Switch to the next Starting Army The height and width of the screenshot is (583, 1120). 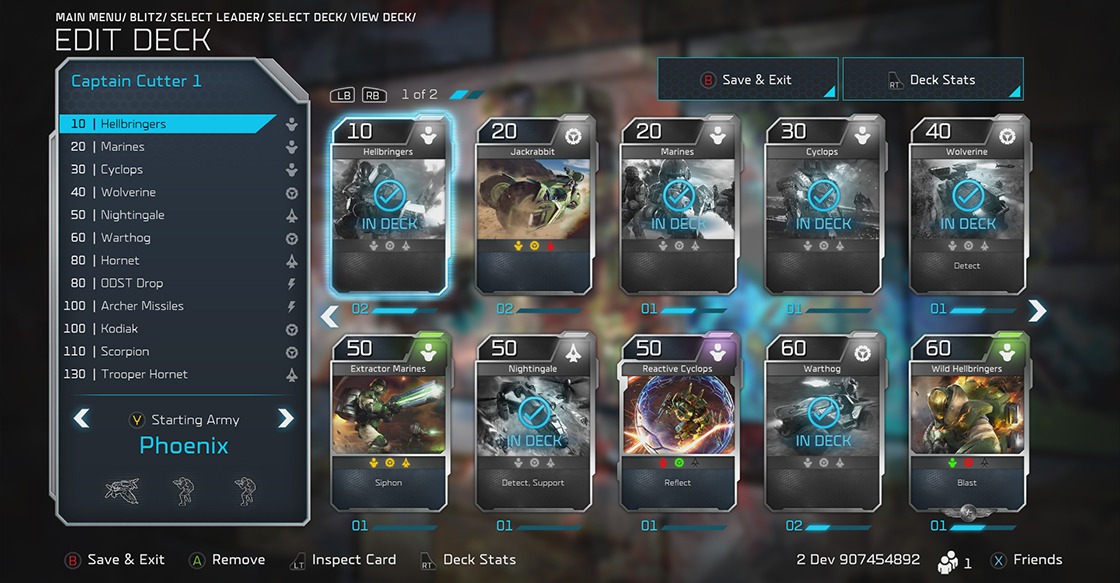[286, 419]
